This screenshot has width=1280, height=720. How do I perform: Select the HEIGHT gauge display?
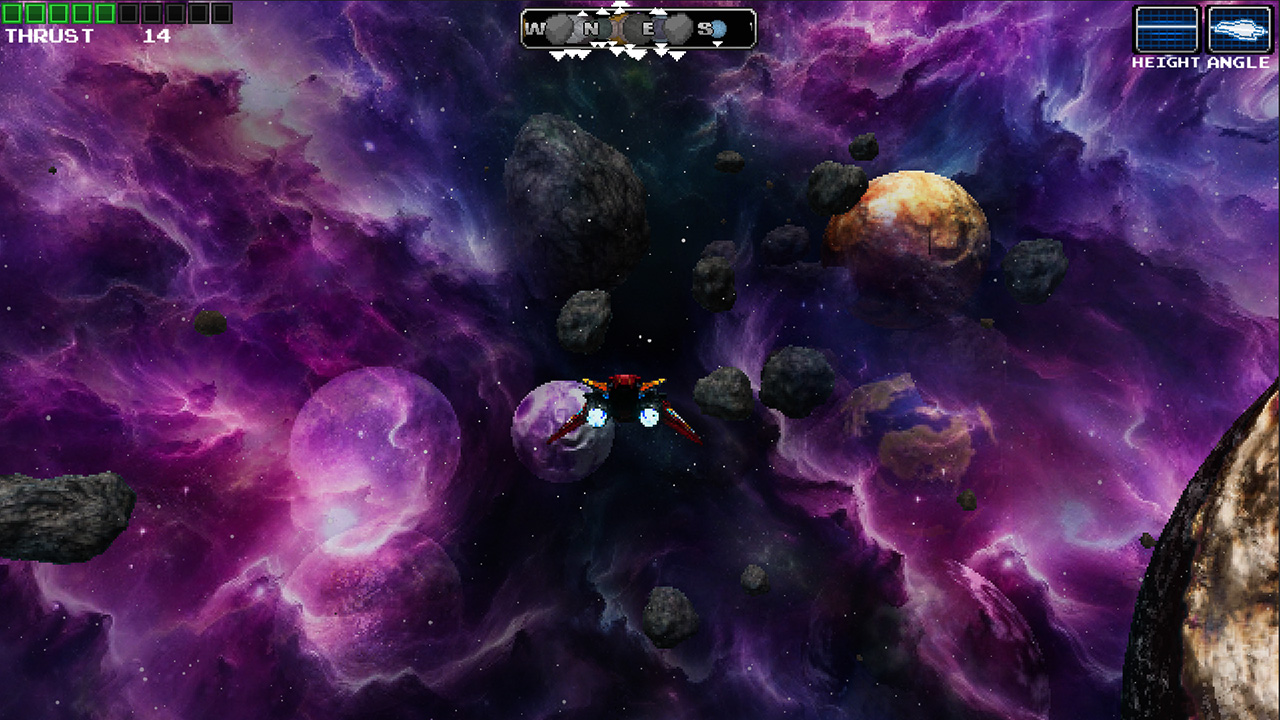[x=1166, y=30]
